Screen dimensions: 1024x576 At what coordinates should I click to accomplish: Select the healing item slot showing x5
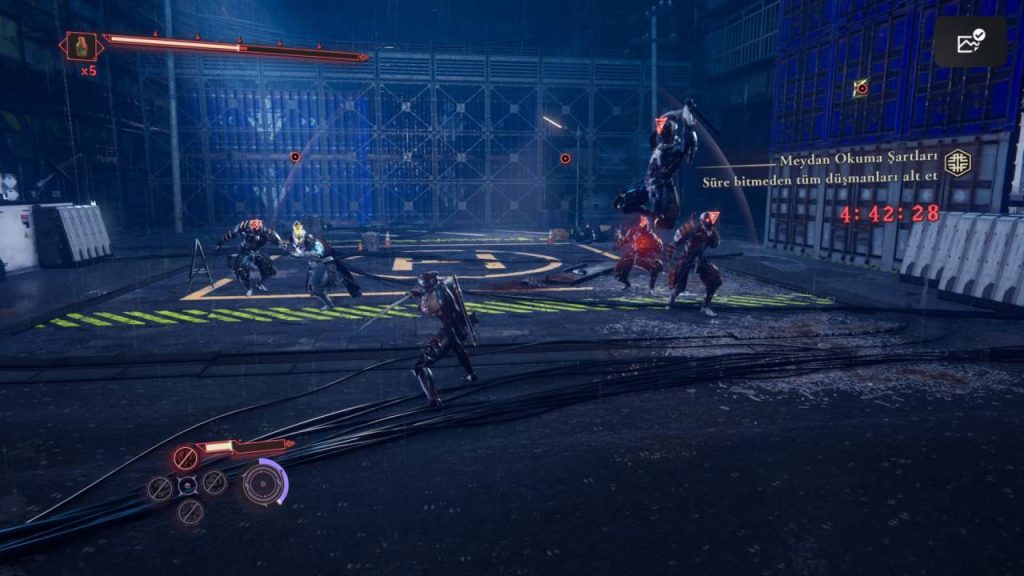coord(81,46)
